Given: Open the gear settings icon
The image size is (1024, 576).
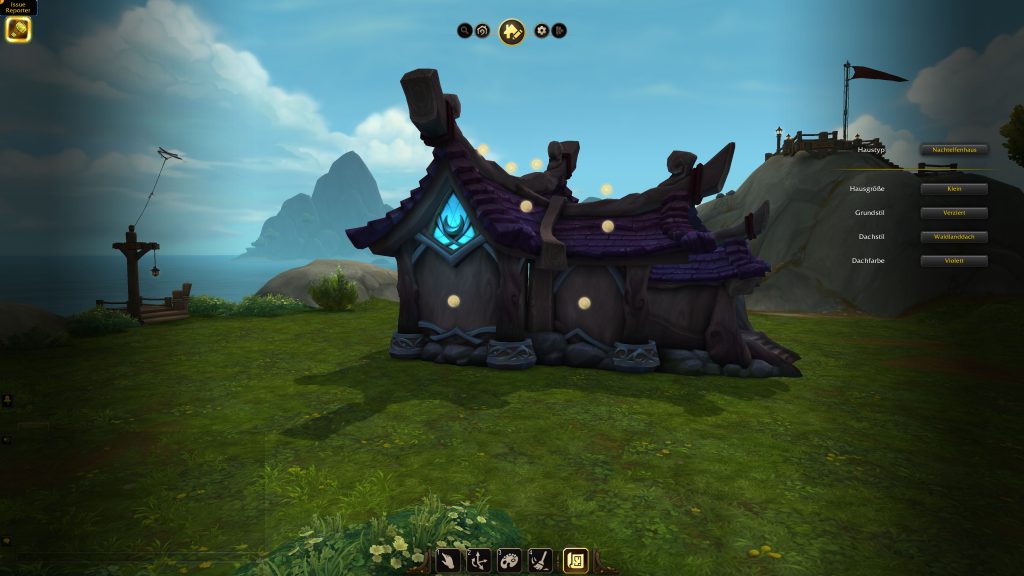Looking at the screenshot, I should 541,31.
